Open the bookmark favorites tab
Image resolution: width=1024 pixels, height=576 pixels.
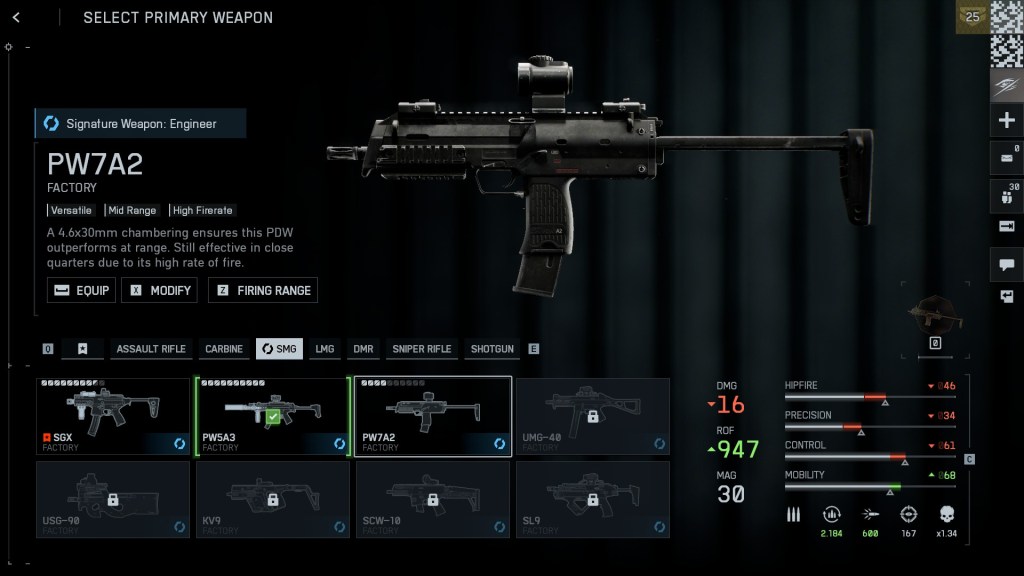83,349
